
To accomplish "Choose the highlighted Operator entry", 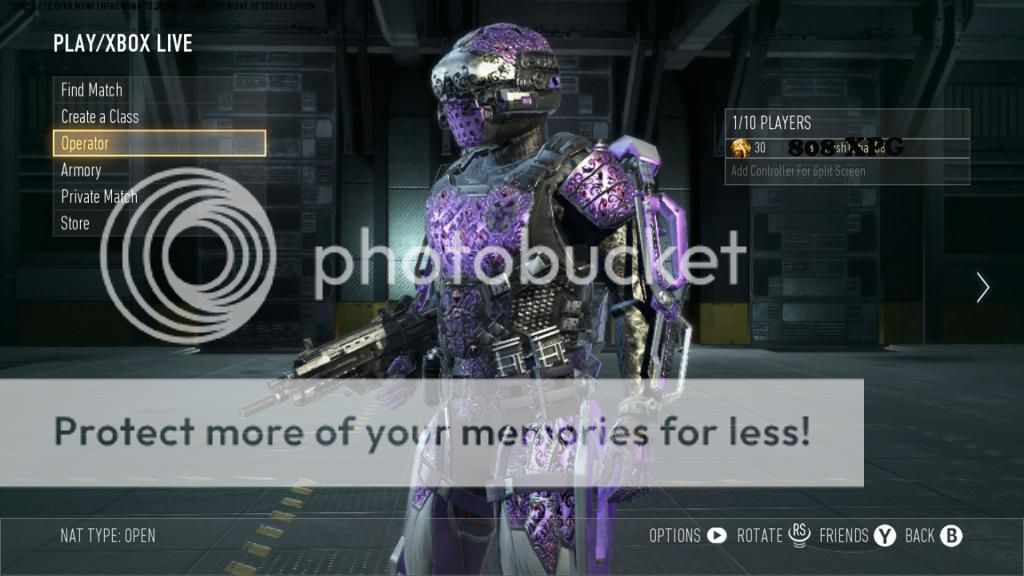I will click(x=159, y=143).
